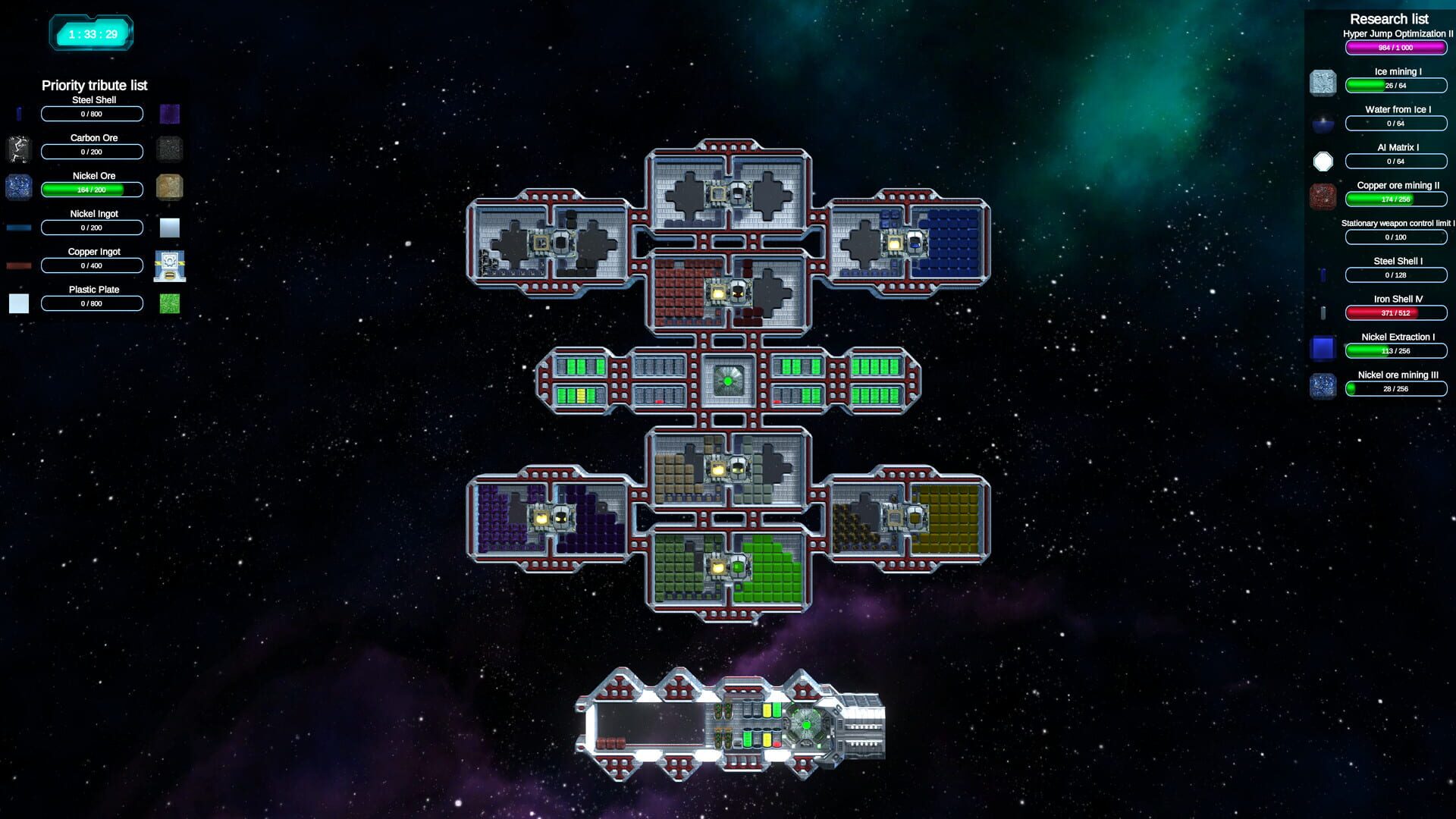Select the green Plastic Plate material icon
1456x819 pixels.
(169, 303)
